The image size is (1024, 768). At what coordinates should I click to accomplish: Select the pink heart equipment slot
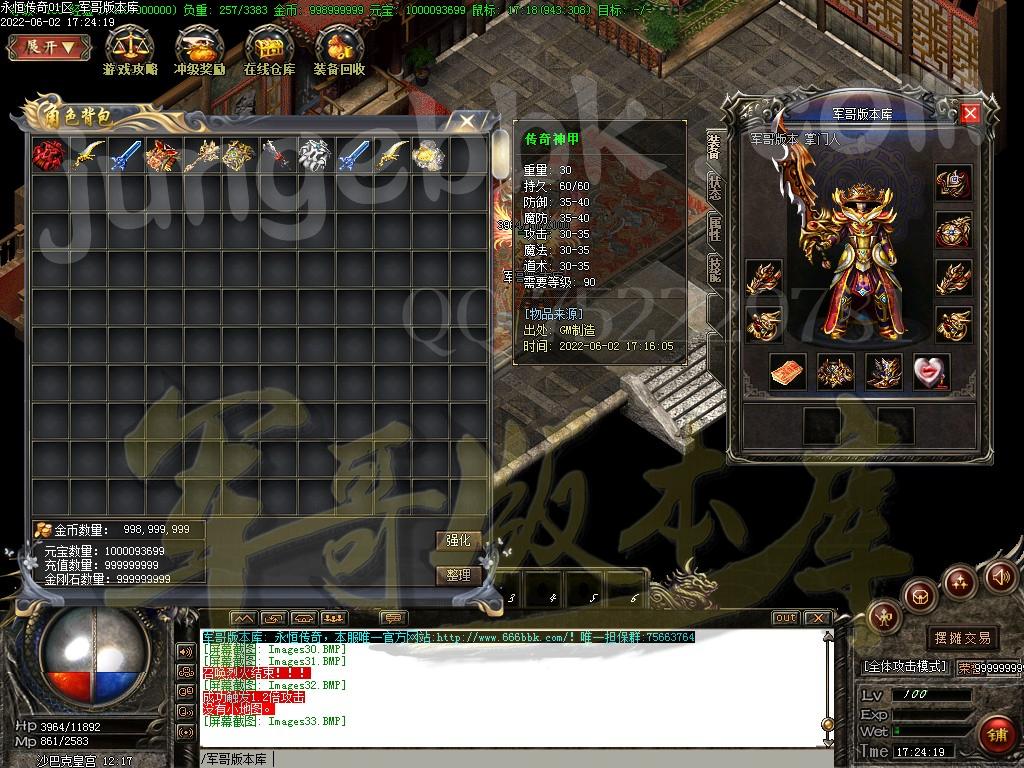tap(931, 372)
